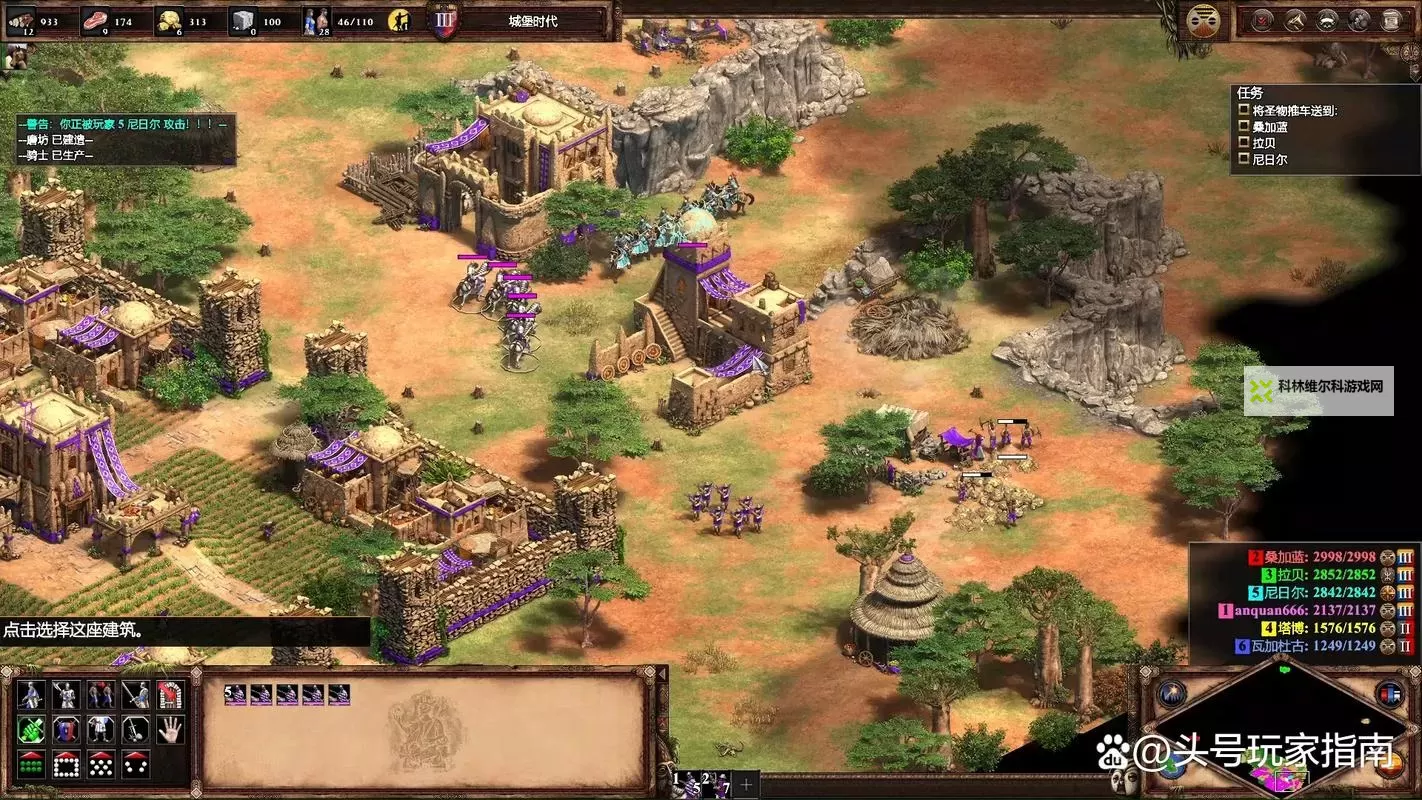
Task: Choose the split flank formation
Action: click(x=136, y=765)
